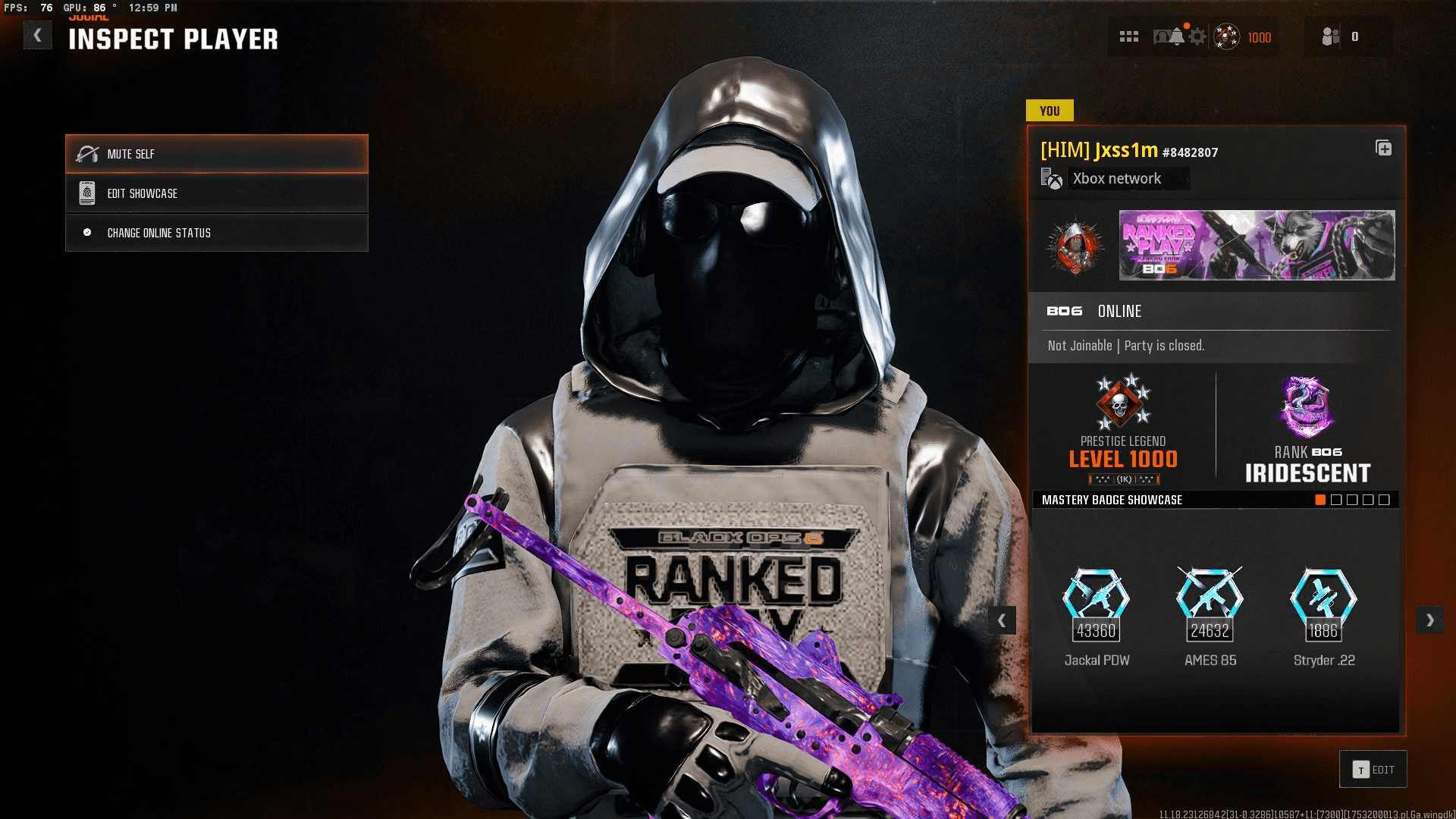Select the second page dot in Mastery Badge Showcase
The image size is (1456, 819).
coord(1335,499)
